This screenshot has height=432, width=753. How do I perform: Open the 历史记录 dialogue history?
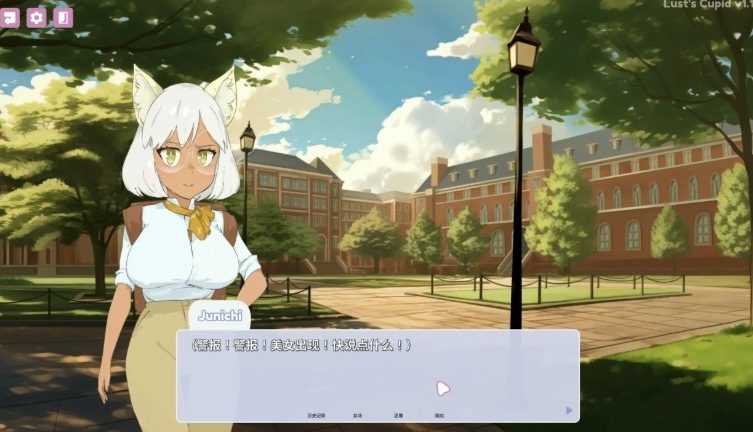coord(316,415)
